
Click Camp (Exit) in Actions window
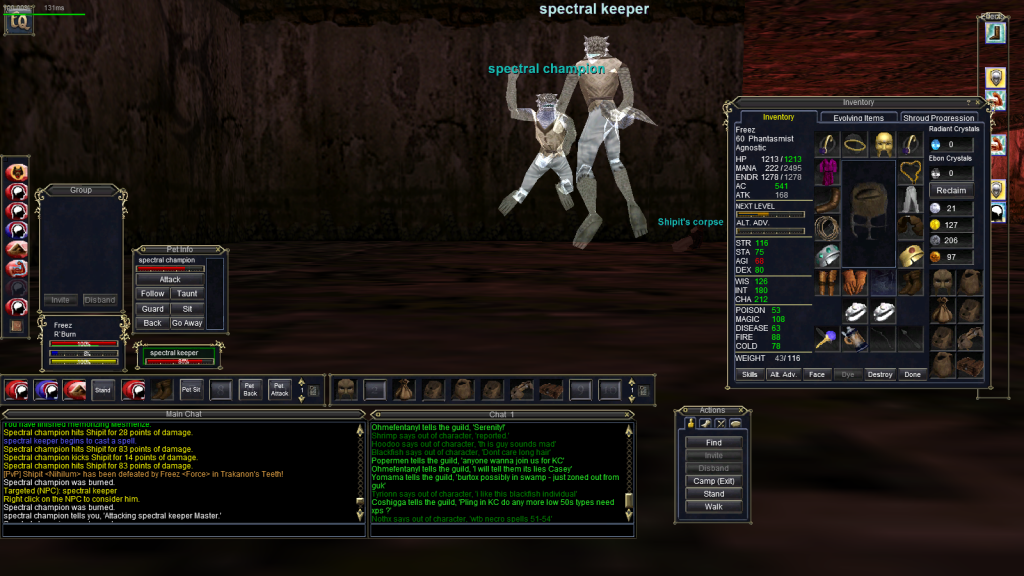point(714,481)
